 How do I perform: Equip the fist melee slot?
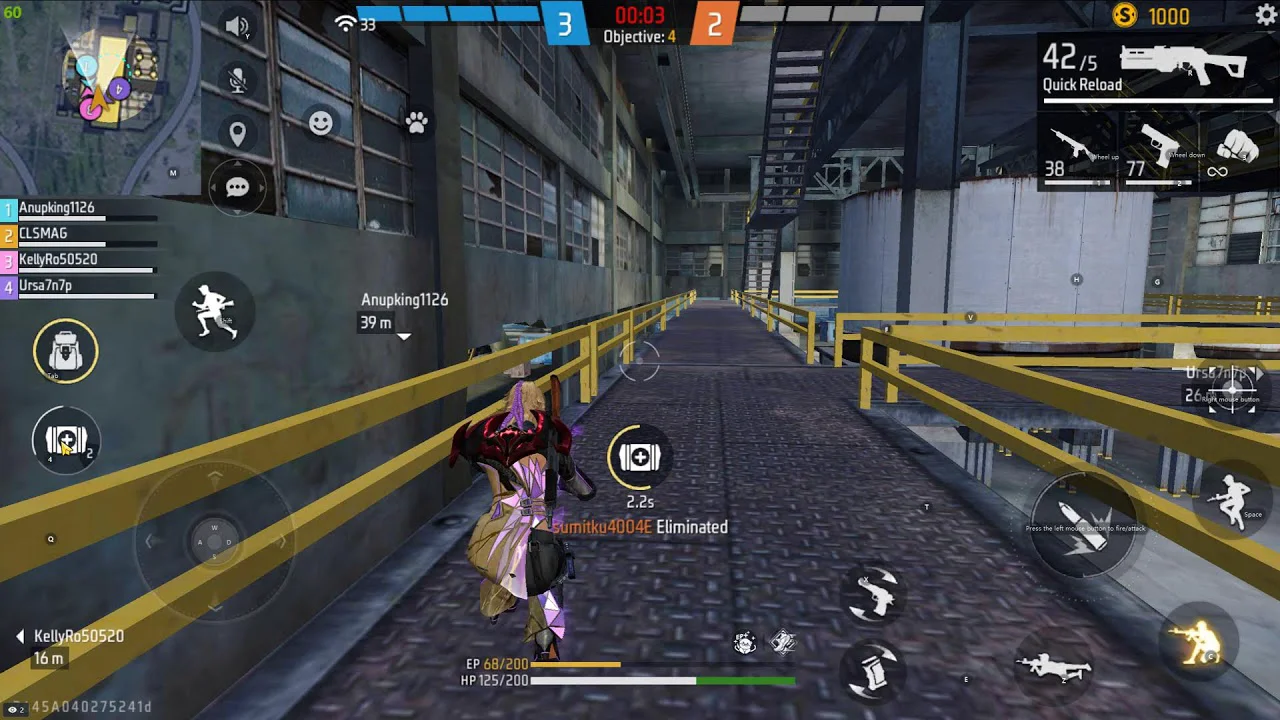pos(1236,150)
